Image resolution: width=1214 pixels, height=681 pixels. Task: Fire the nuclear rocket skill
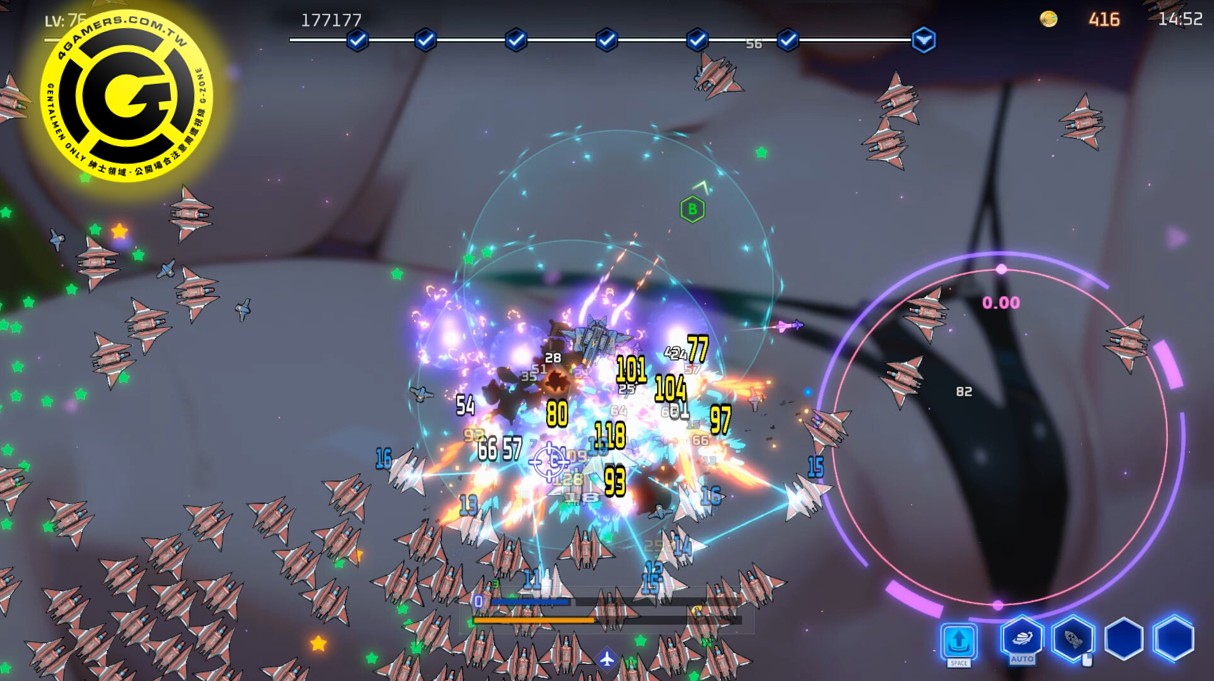click(1073, 638)
